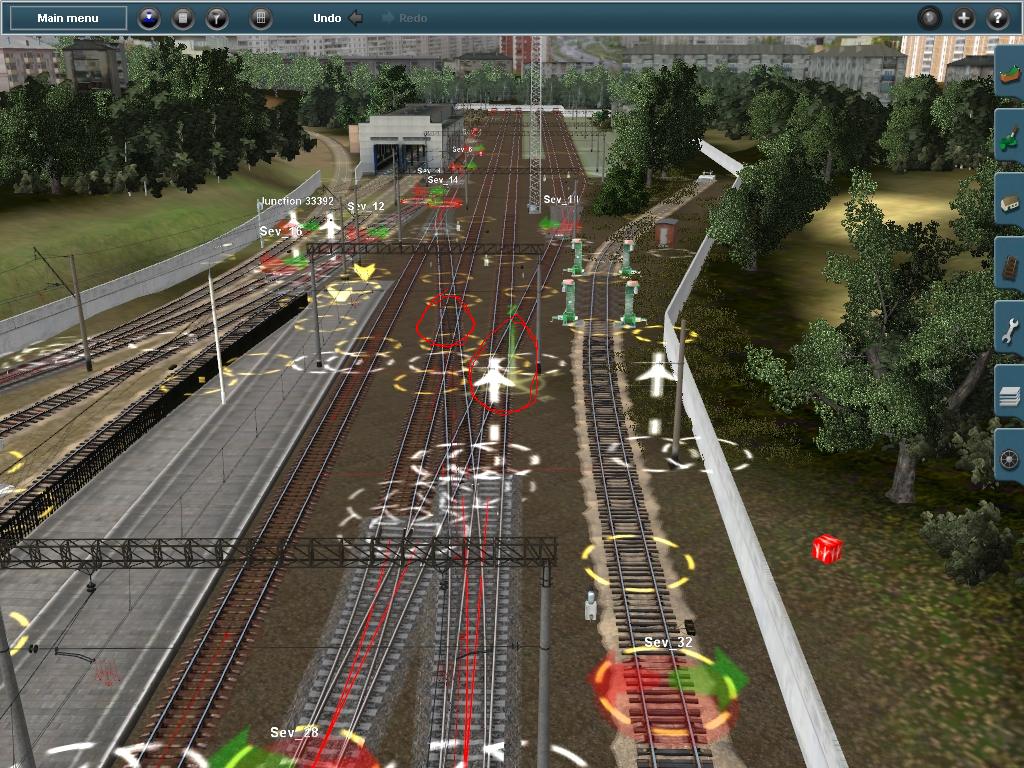Open the wrench tools tab
Image resolution: width=1024 pixels, height=768 pixels.
pyautogui.click(x=1009, y=330)
